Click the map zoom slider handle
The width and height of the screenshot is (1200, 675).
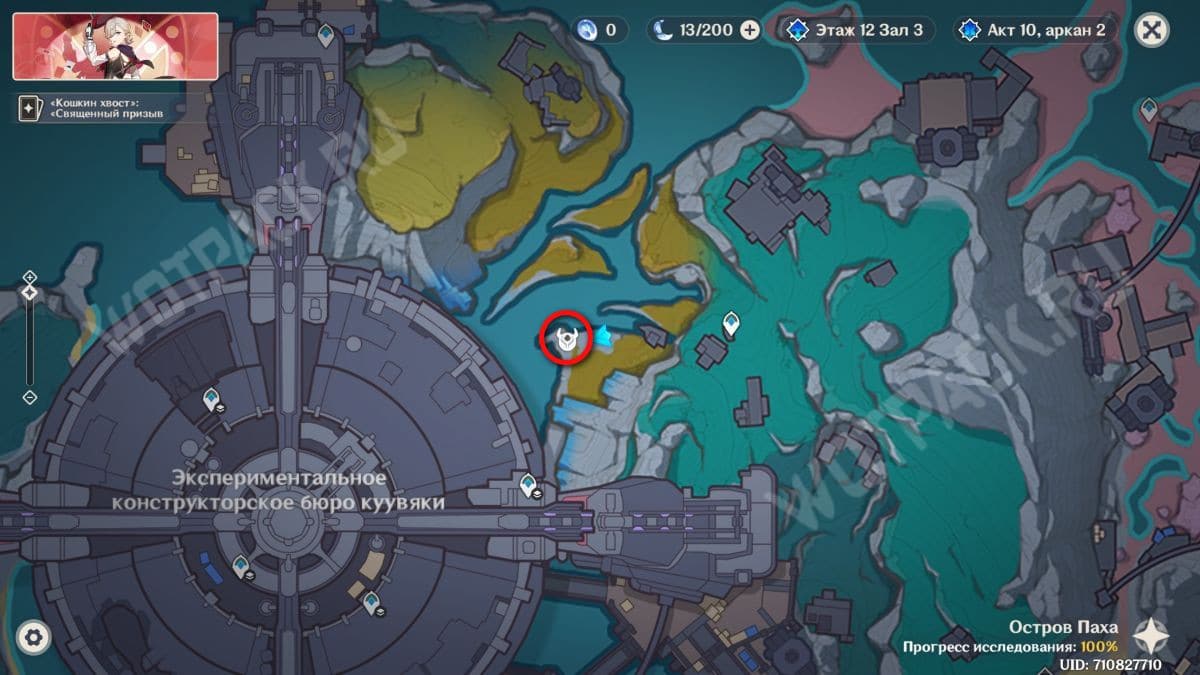pos(30,293)
